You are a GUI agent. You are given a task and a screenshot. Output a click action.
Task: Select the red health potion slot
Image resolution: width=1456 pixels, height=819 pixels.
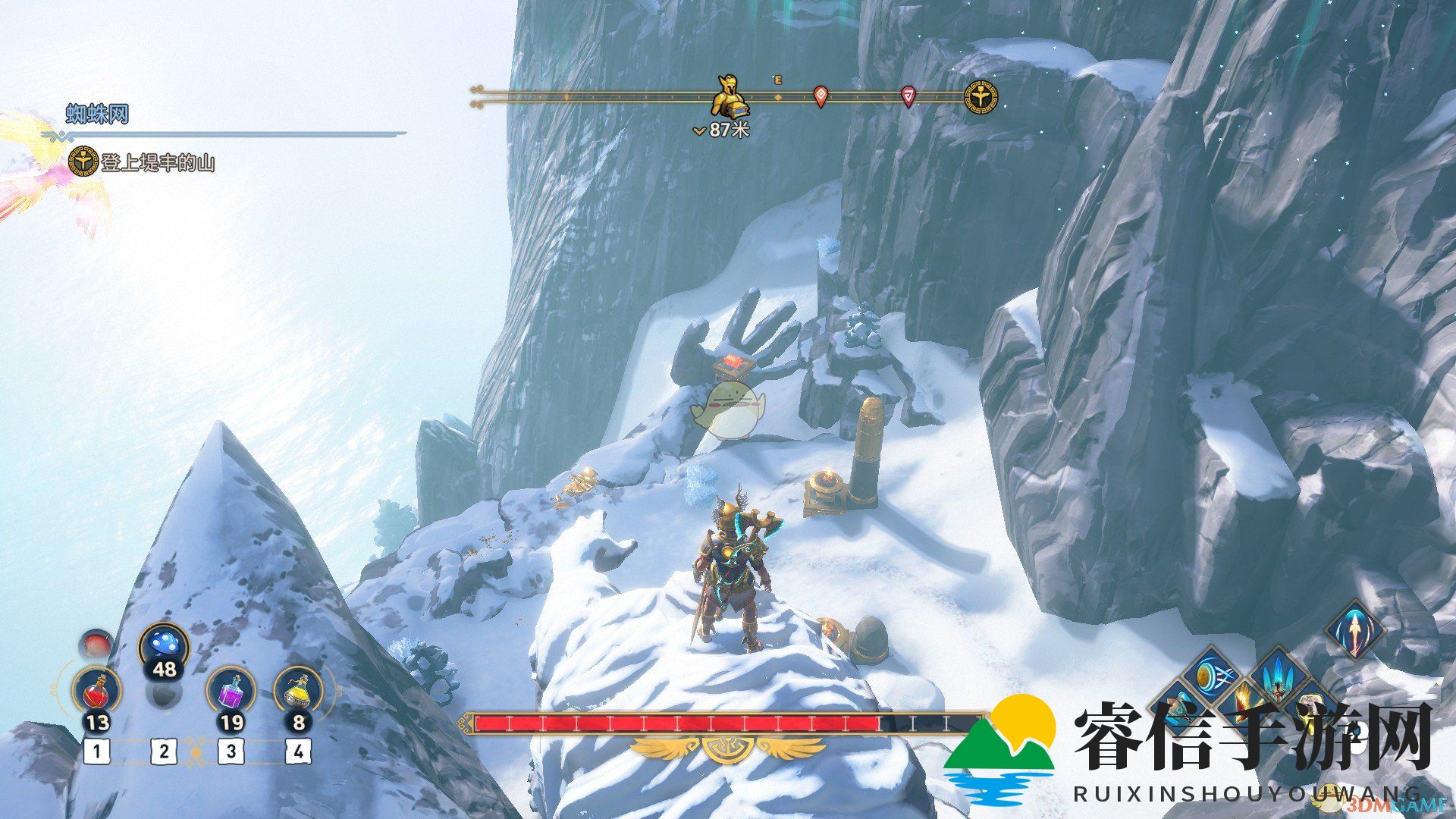click(96, 692)
